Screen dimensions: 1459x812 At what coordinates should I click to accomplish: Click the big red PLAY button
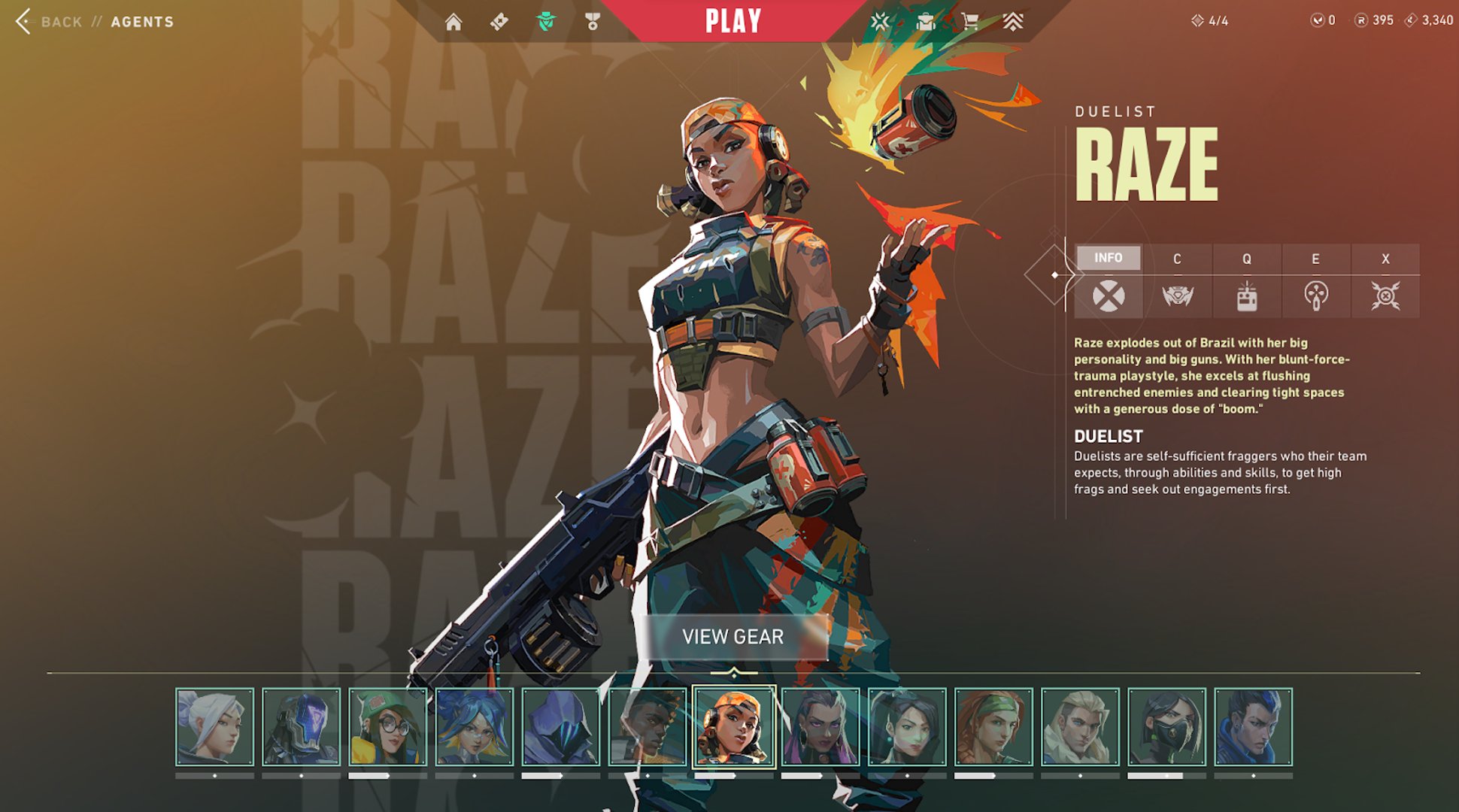click(733, 21)
